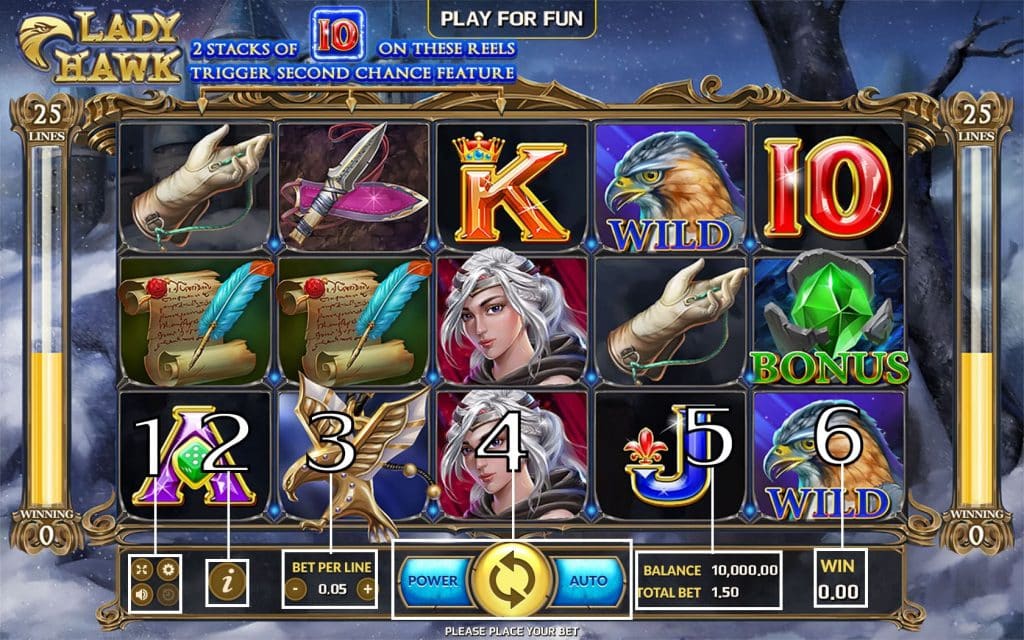
Task: Click the dimmed clock history icon
Action: tap(168, 593)
